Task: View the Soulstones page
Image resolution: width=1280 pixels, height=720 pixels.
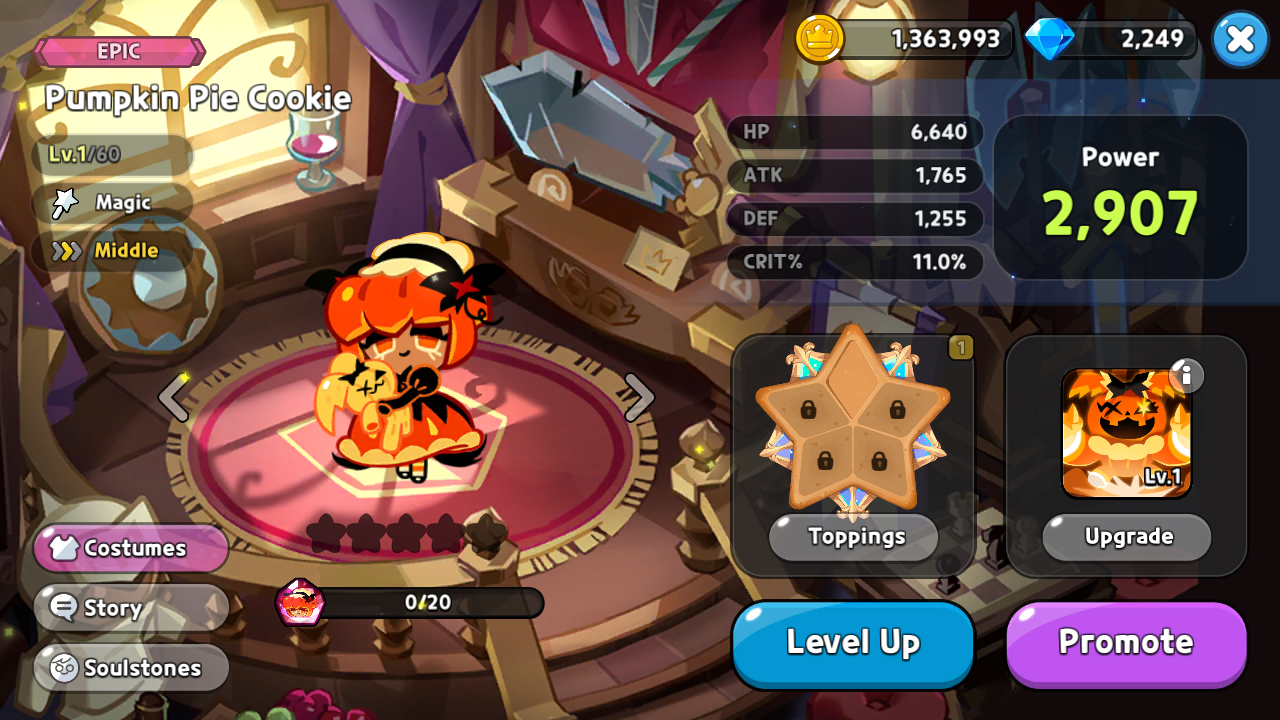Action: (131, 668)
